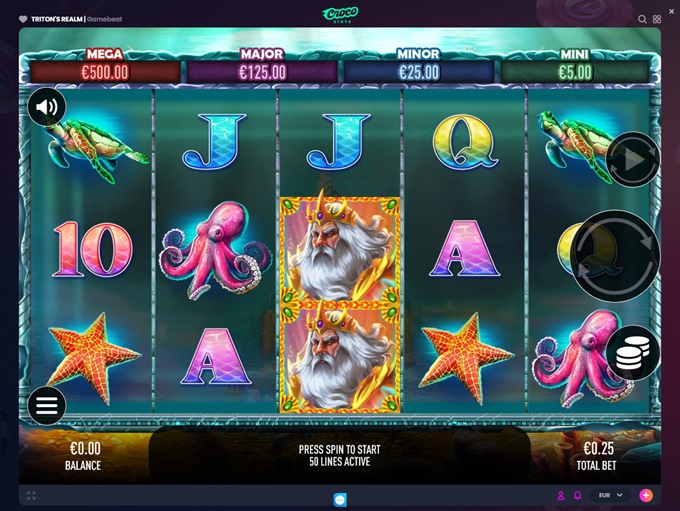This screenshot has width=680, height=511.
Task: Open the hamburger game menu
Action: (47, 405)
